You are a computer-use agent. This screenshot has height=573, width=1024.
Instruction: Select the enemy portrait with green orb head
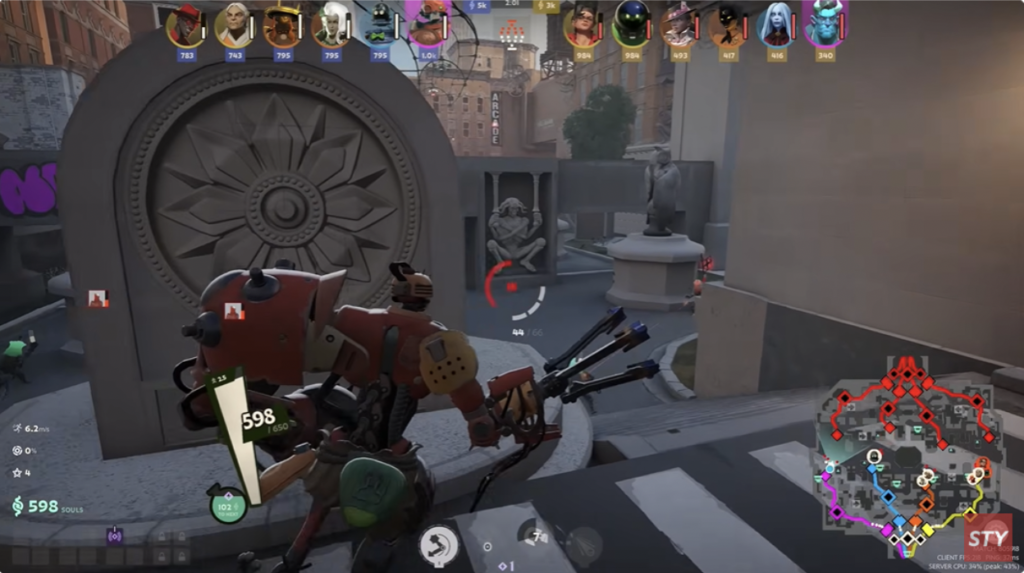pos(631,25)
